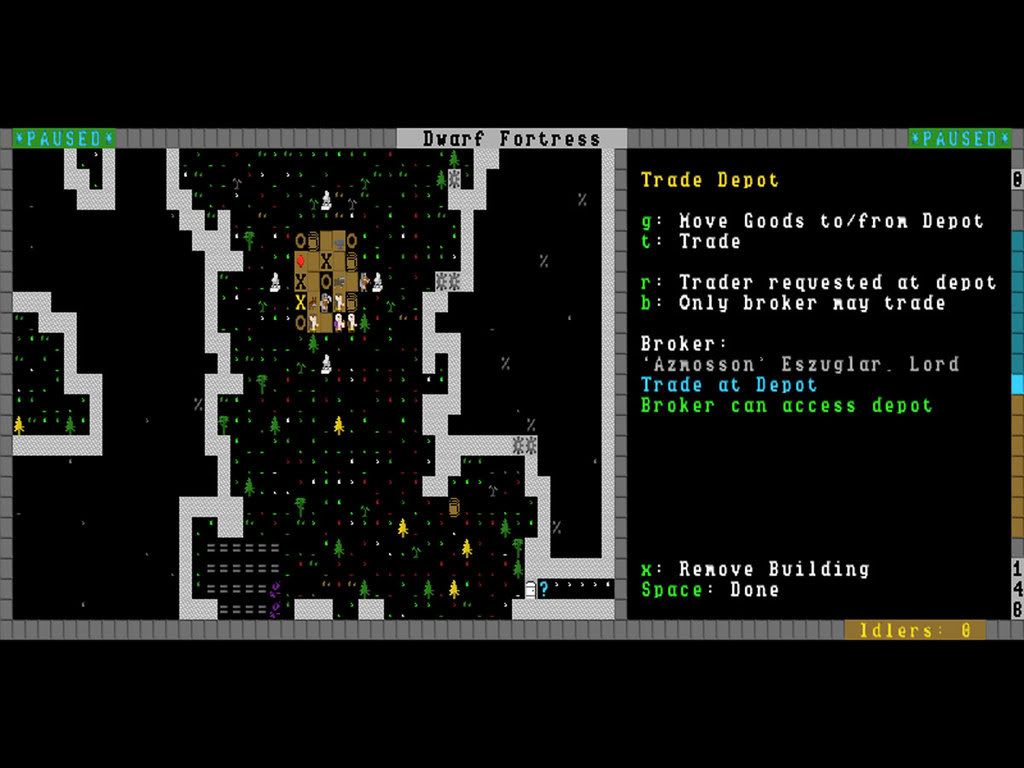Open the Trade option
Image resolution: width=1024 pixels, height=768 pixels.
690,242
